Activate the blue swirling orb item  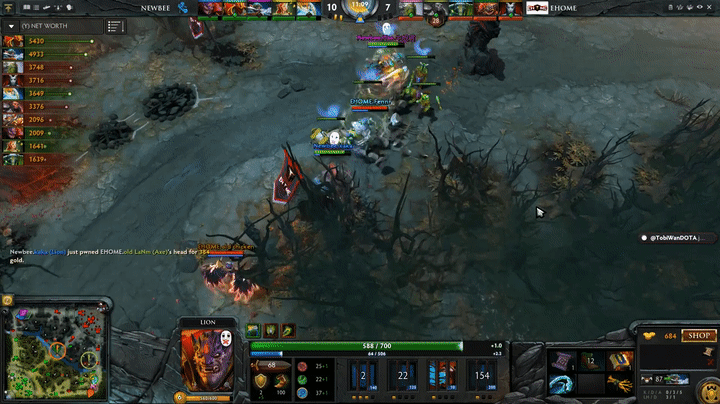(x=562, y=382)
